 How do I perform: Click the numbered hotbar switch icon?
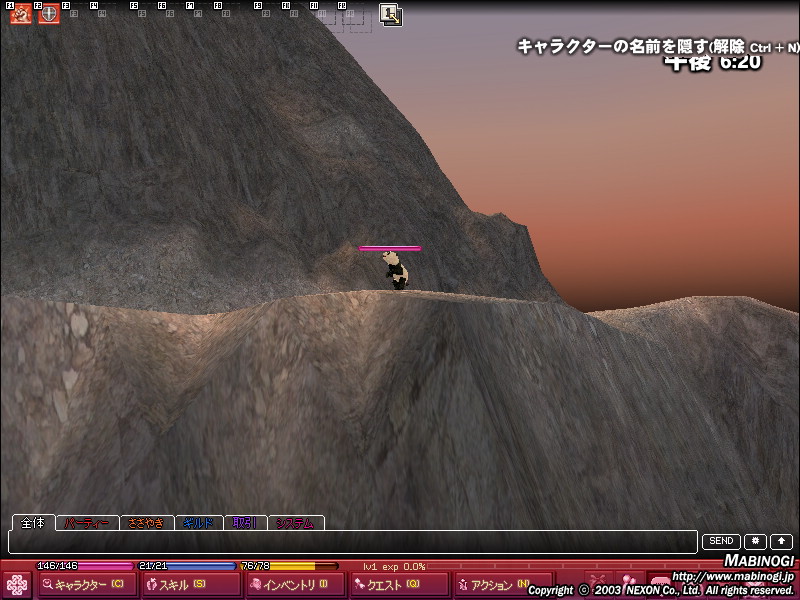(391, 15)
